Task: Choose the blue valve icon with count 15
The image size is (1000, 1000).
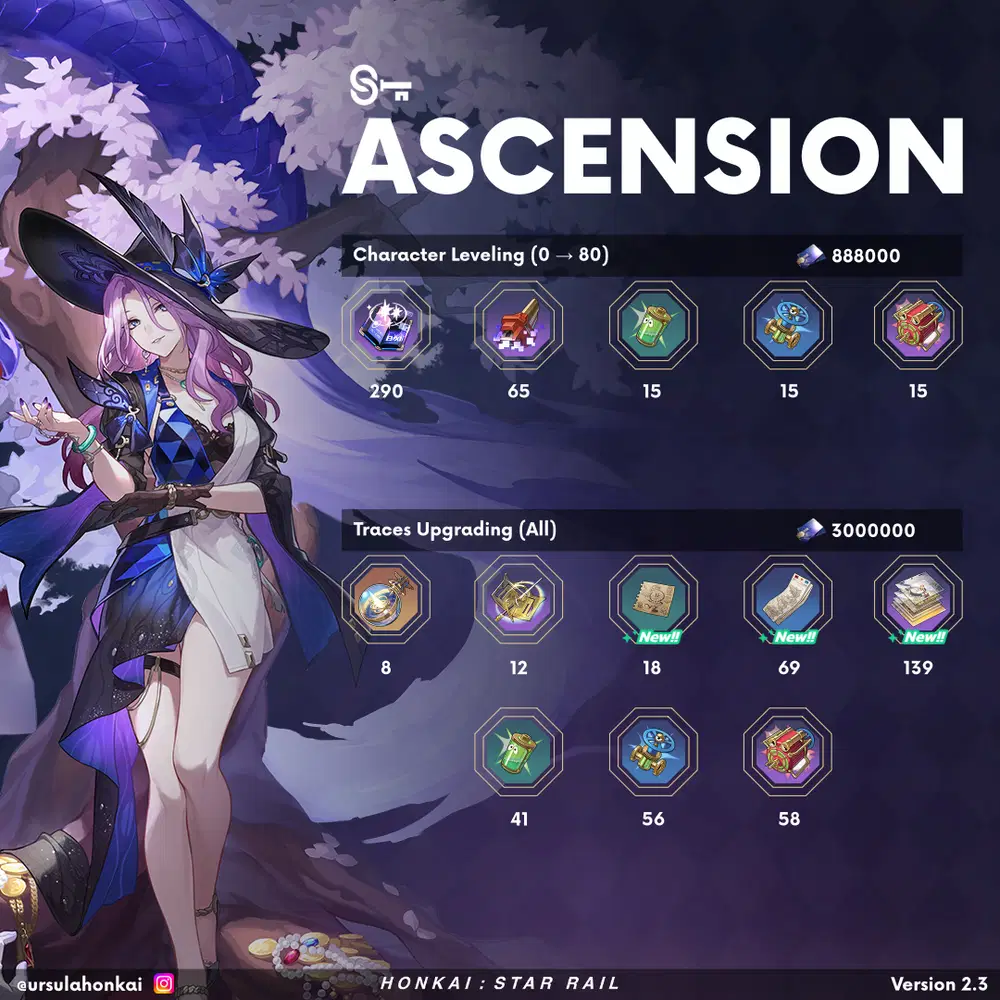Action: [x=789, y=326]
